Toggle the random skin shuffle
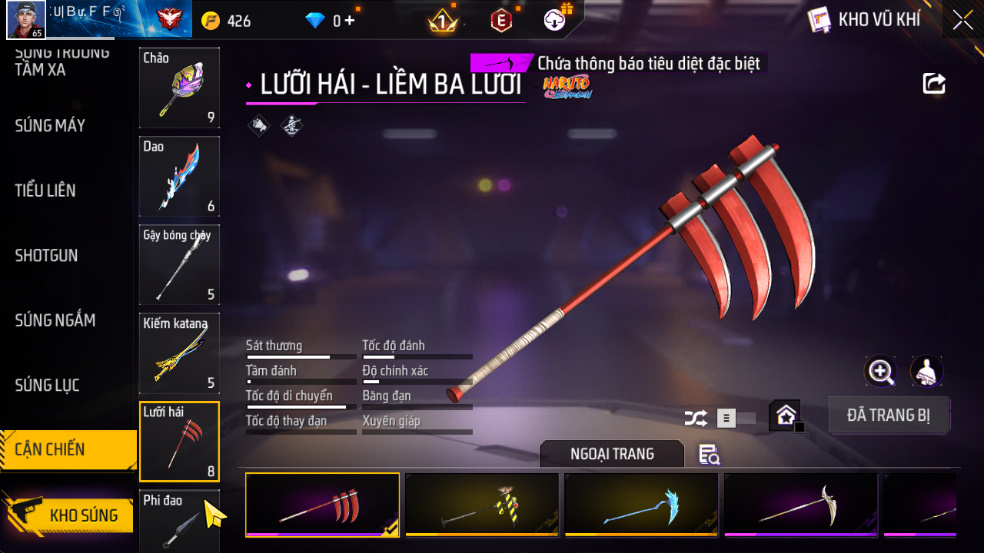 pyautogui.click(x=695, y=418)
